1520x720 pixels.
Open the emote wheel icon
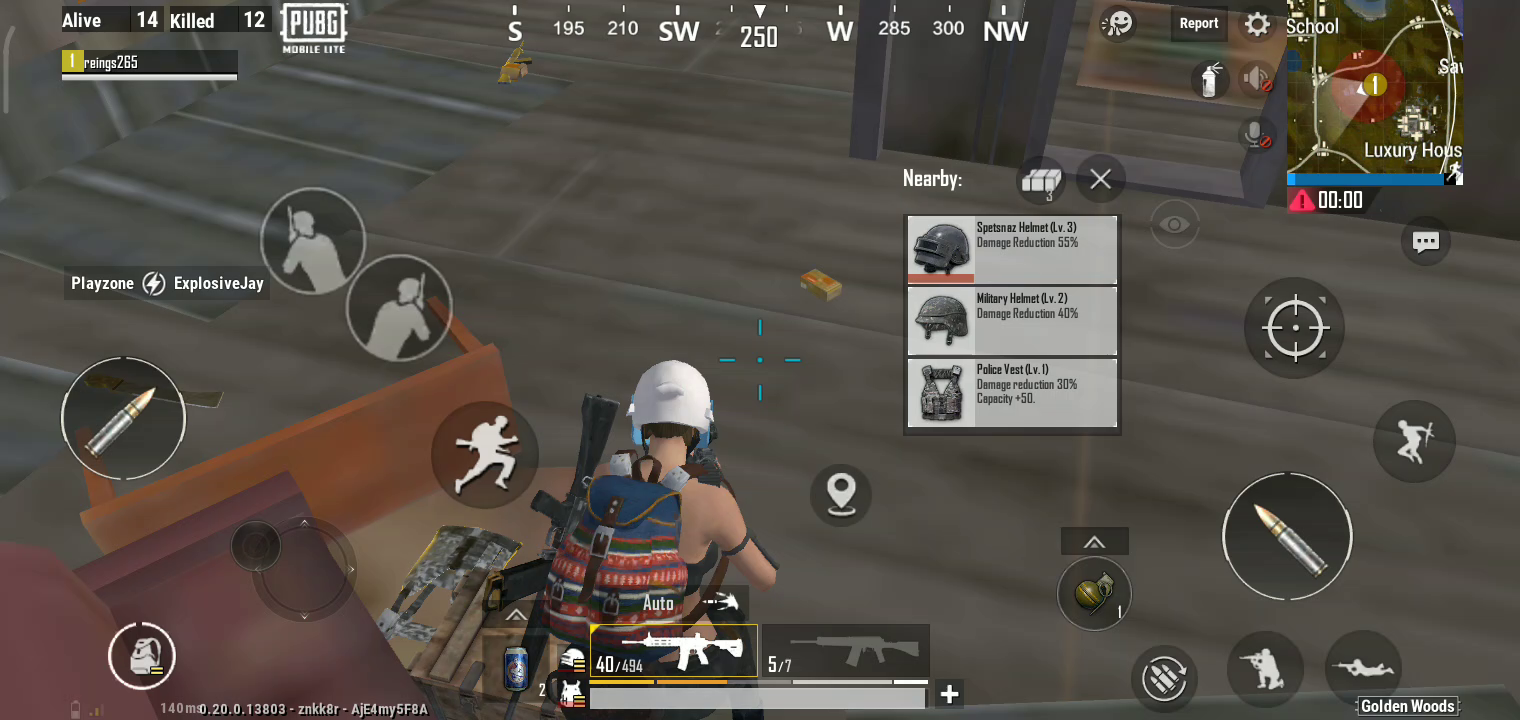(x=1117, y=24)
